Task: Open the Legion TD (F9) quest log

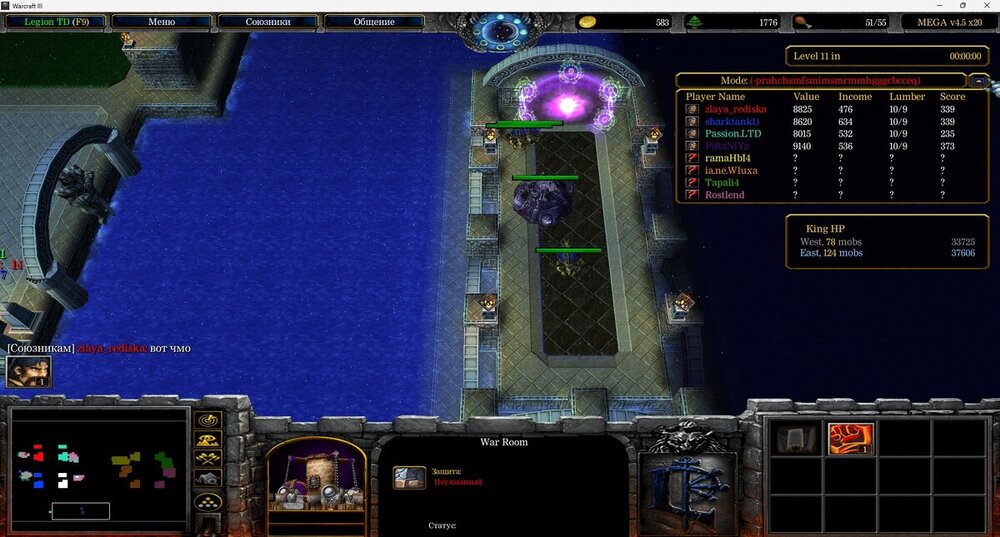Action: tap(52, 21)
